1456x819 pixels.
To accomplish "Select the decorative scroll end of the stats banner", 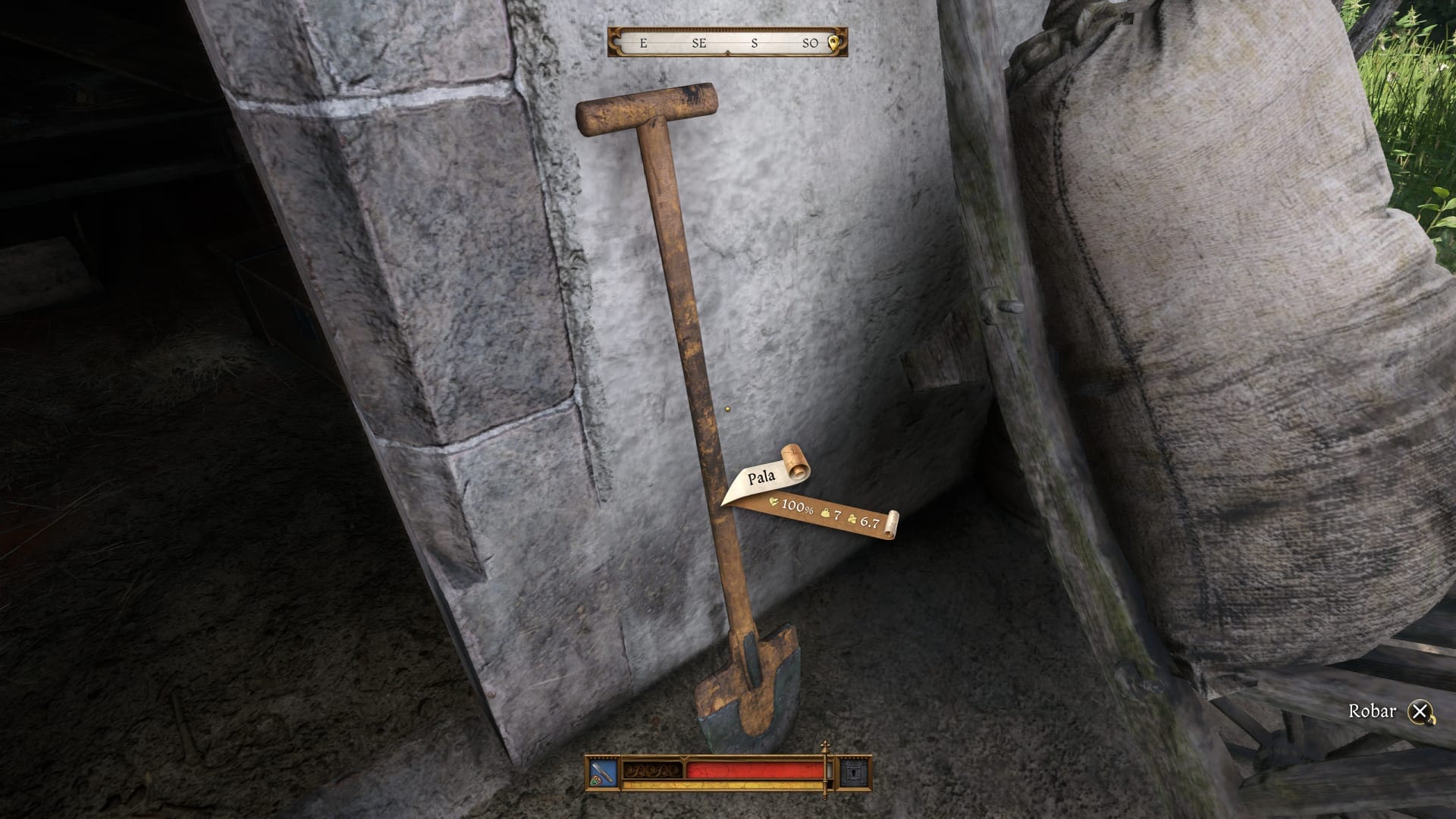I will point(894,522).
